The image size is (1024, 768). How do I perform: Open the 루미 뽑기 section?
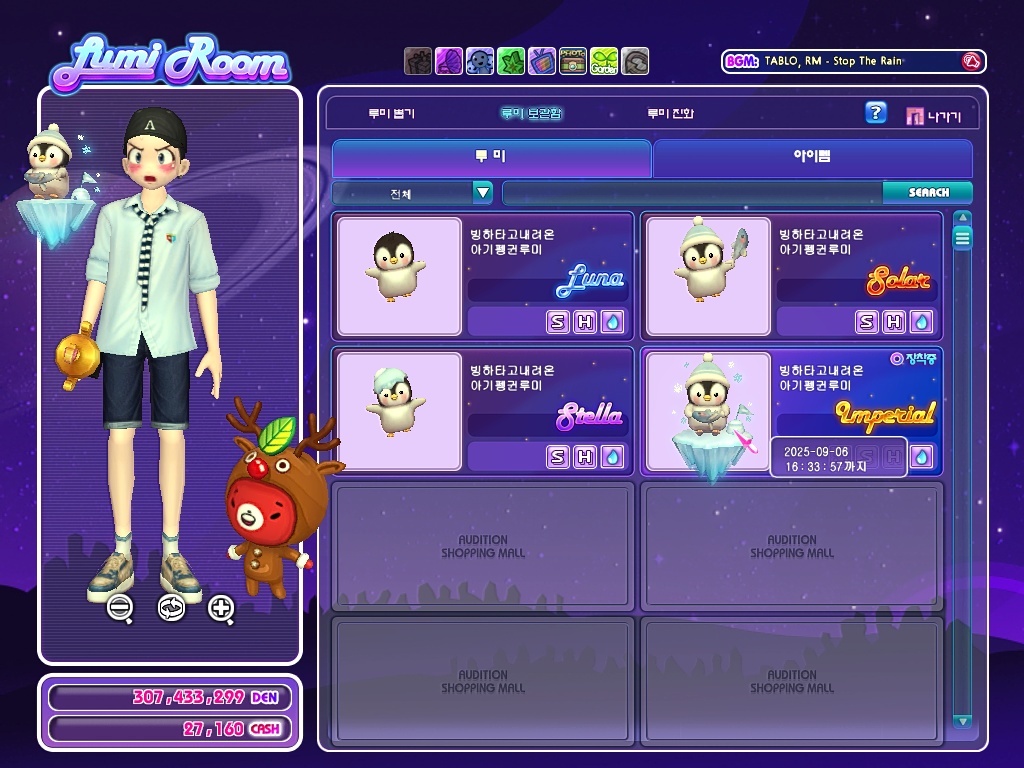(390, 114)
